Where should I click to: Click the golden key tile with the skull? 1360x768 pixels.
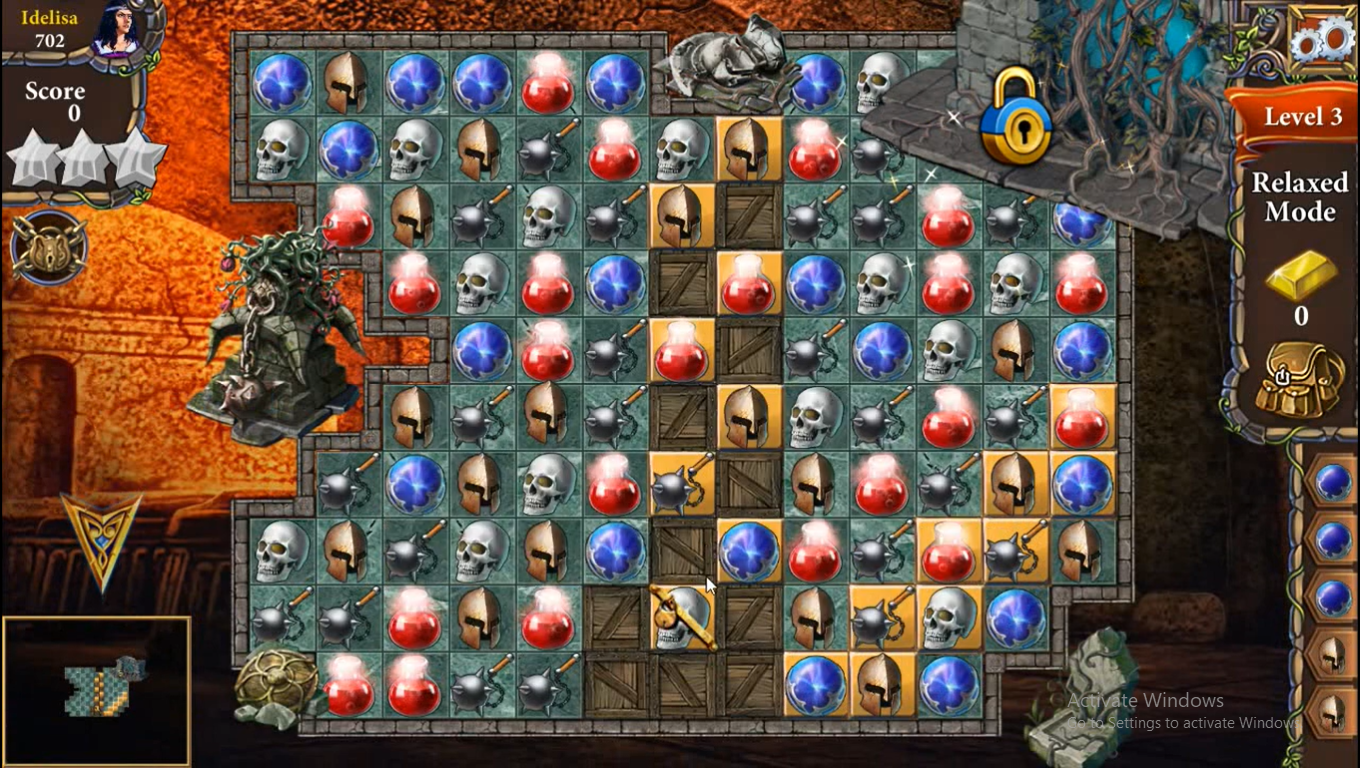click(682, 620)
